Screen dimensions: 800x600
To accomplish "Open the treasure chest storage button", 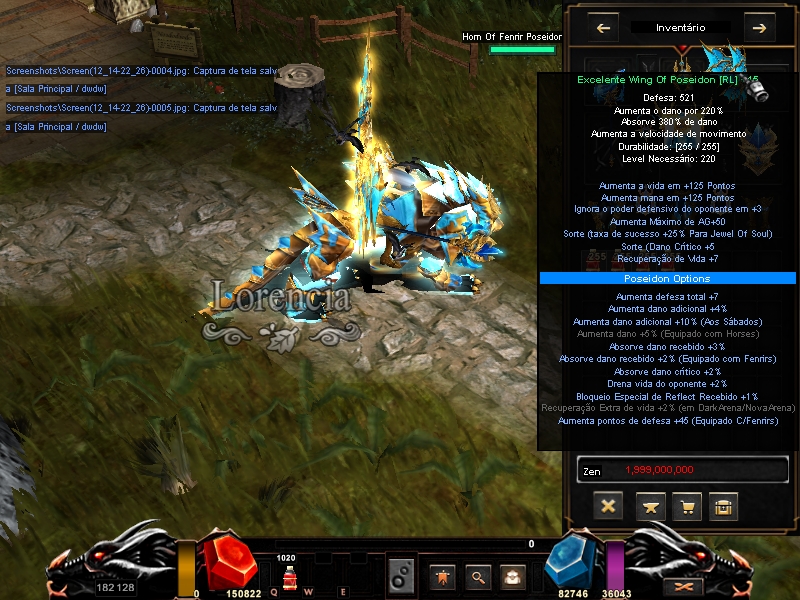I will (724, 506).
